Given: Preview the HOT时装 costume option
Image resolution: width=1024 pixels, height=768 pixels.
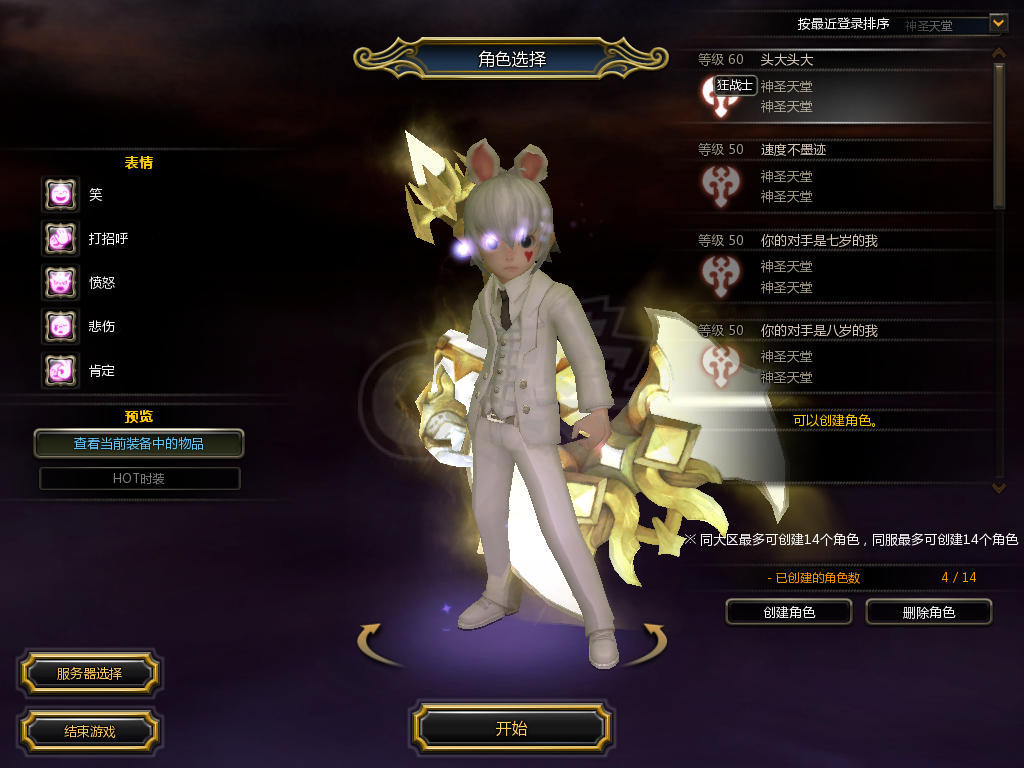Looking at the screenshot, I should tap(139, 478).
